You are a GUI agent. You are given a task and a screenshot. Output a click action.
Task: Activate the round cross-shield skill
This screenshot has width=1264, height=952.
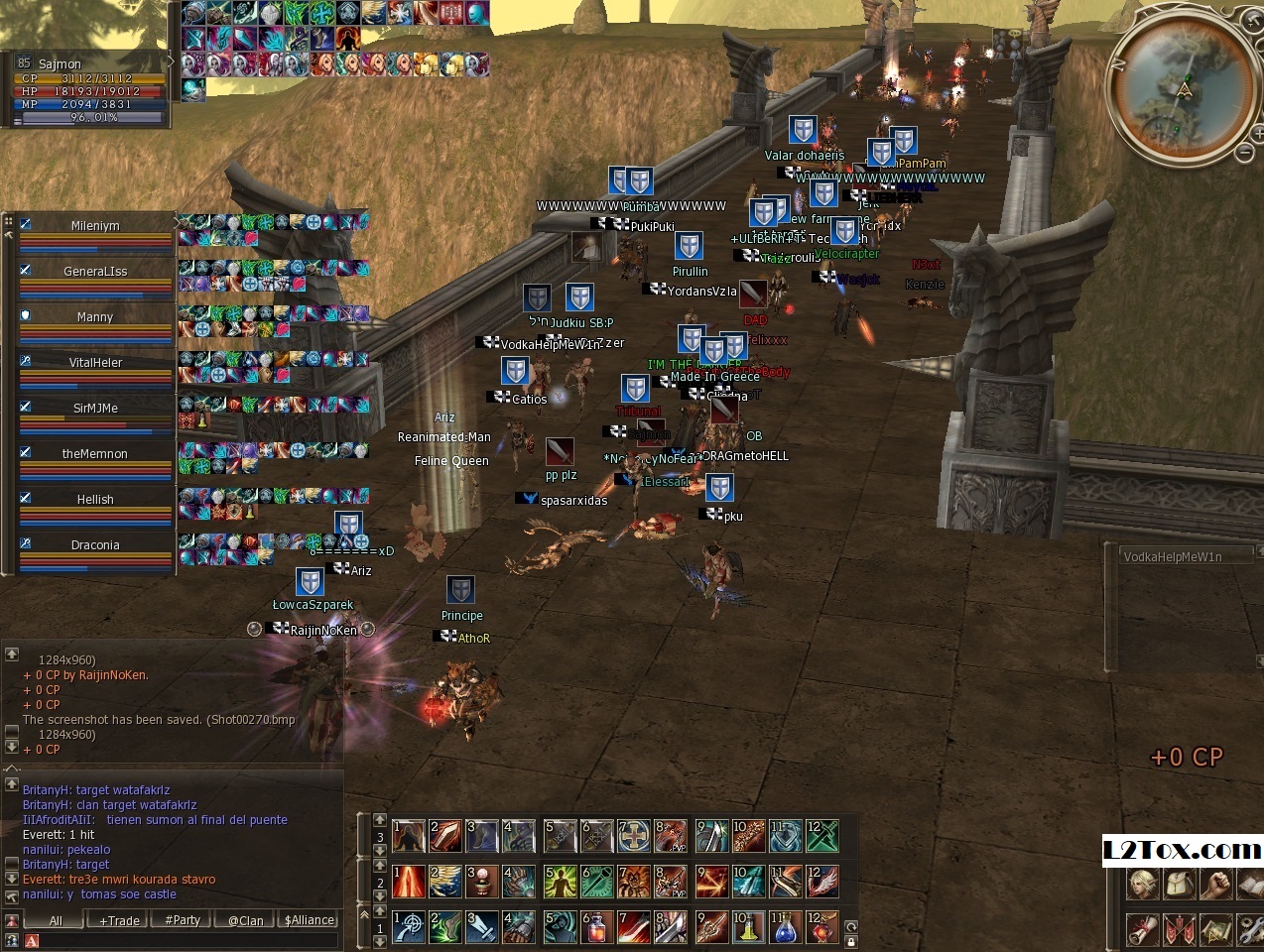(634, 836)
